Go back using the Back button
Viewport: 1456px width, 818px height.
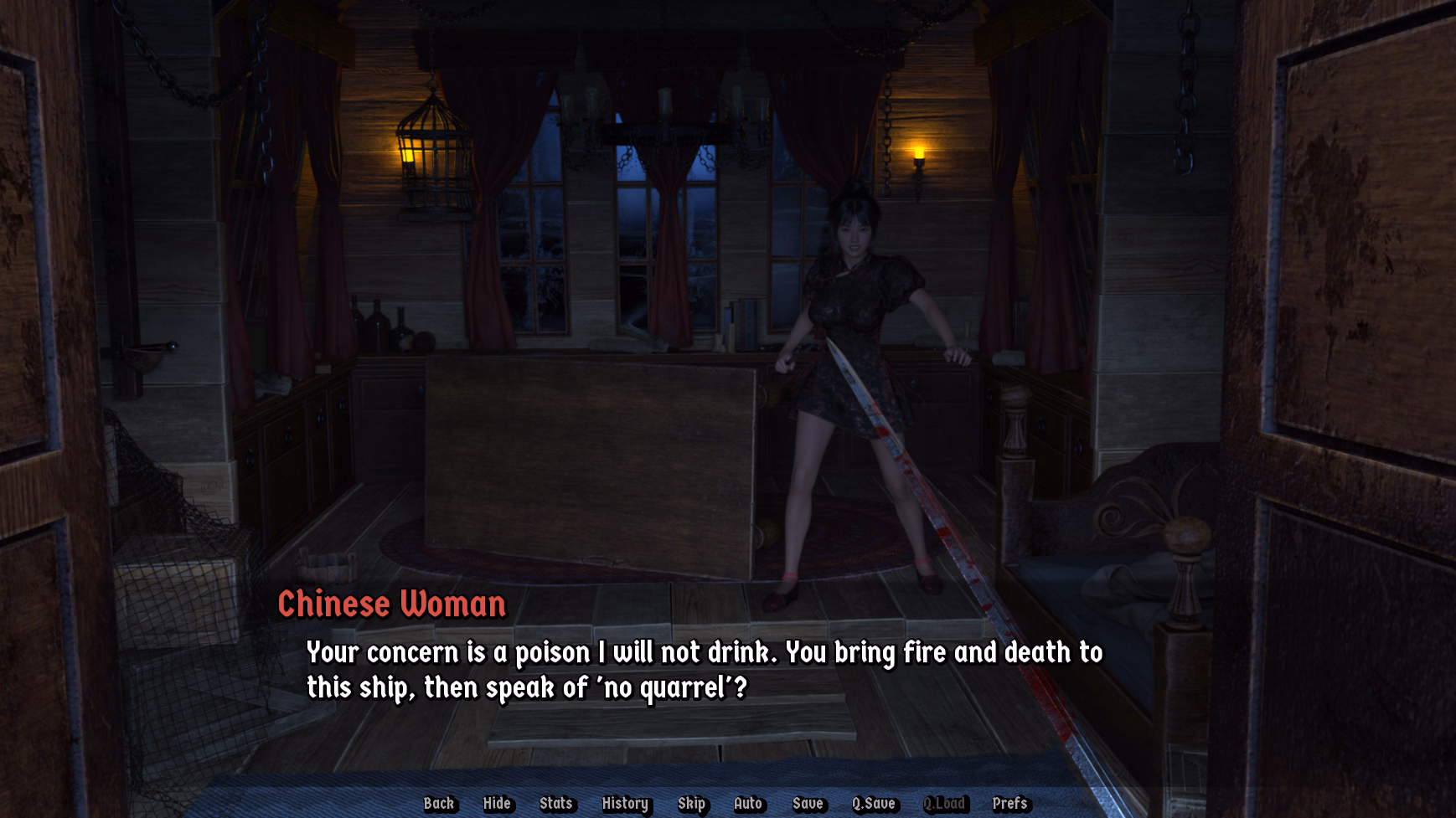click(x=439, y=804)
